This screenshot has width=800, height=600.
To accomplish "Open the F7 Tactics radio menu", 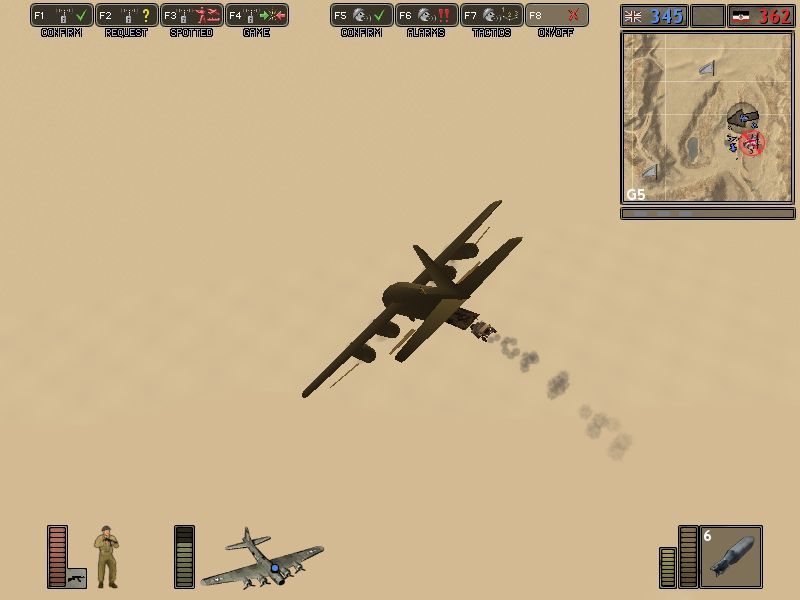I will 492,16.
